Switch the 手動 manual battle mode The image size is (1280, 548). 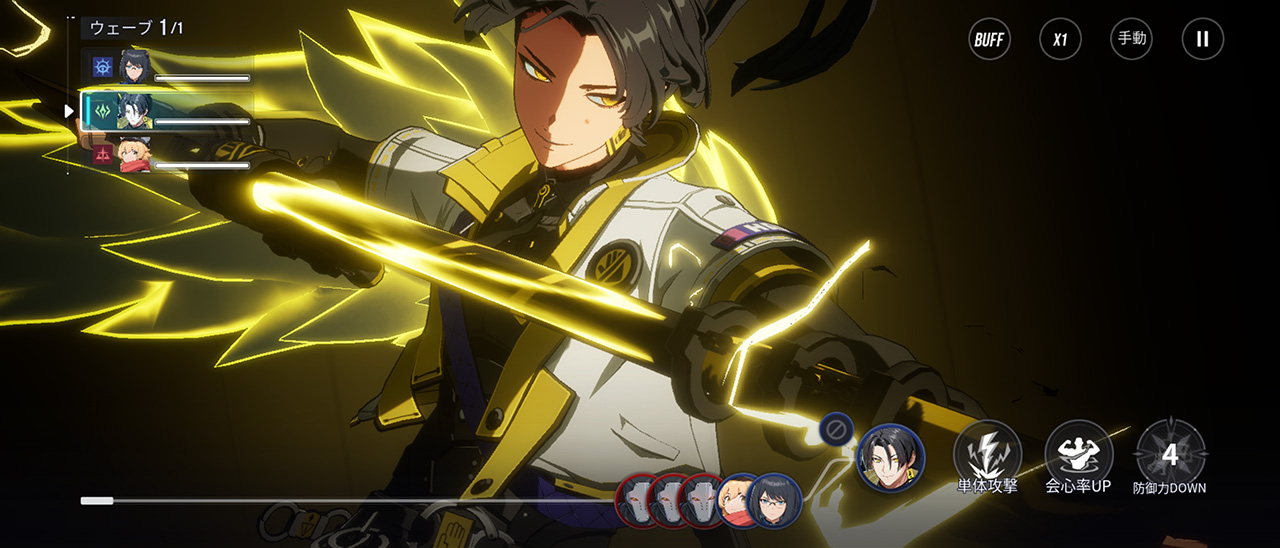1131,40
